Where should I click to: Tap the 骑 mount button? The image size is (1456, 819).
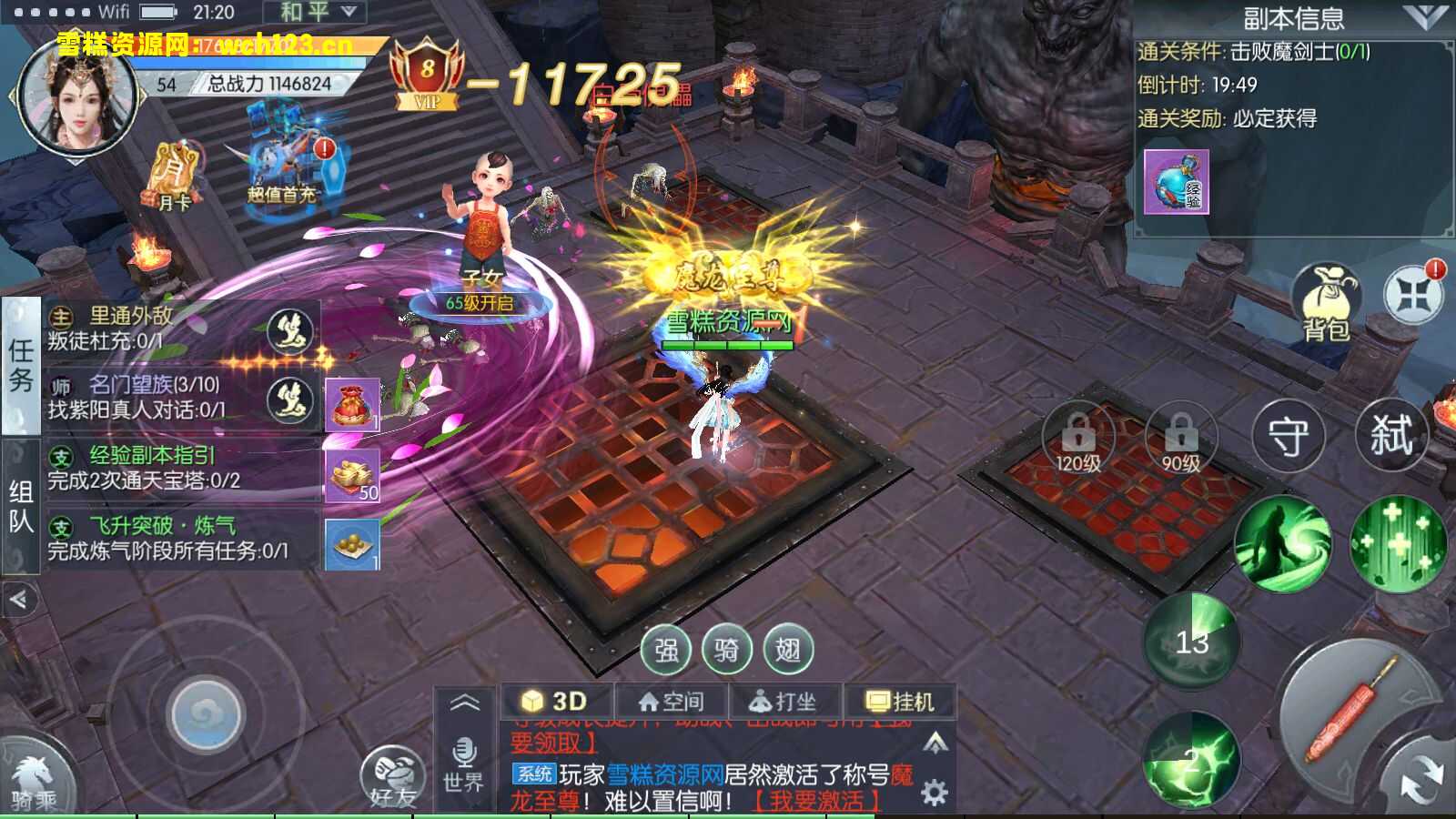(x=726, y=650)
